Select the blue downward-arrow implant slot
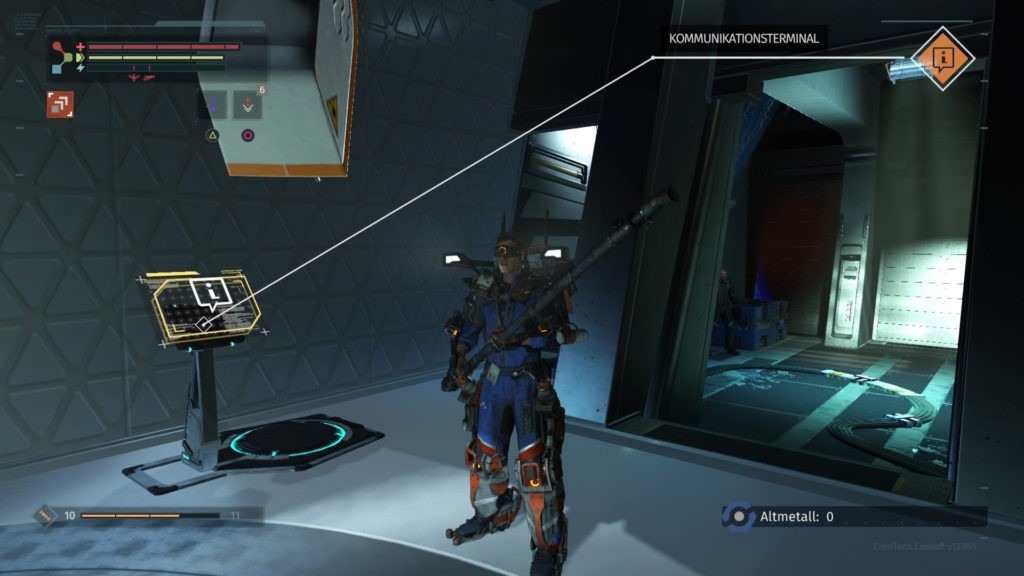The height and width of the screenshot is (576, 1024). pos(213,105)
